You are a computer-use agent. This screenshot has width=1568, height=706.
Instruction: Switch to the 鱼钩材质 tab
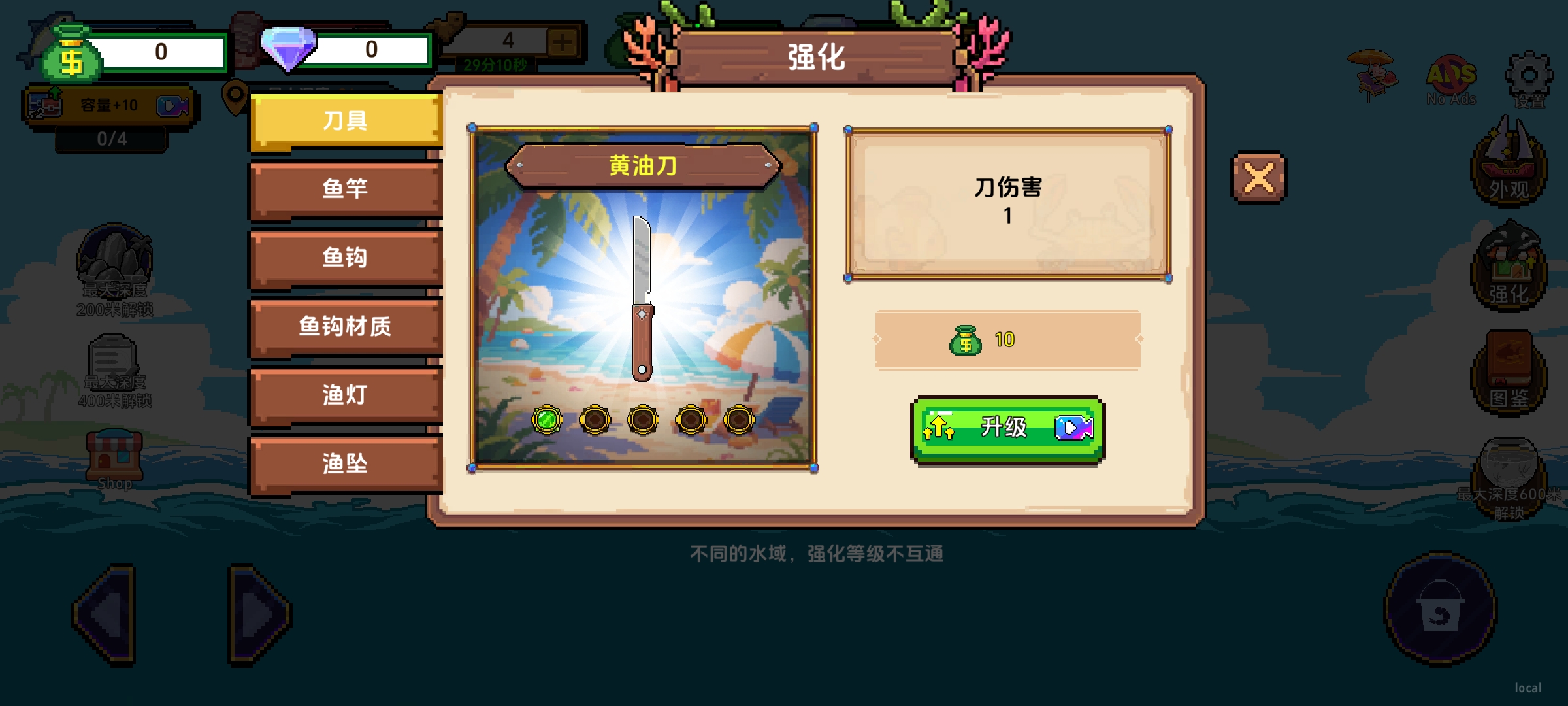(344, 326)
